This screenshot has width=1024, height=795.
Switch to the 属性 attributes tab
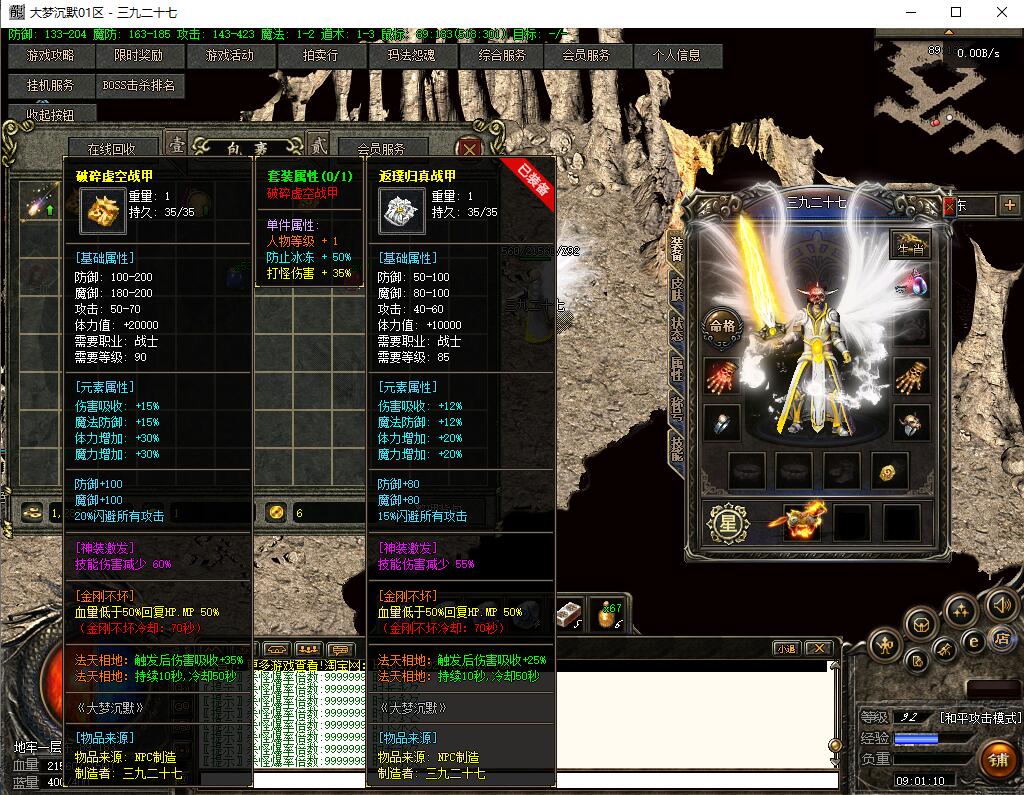677,368
